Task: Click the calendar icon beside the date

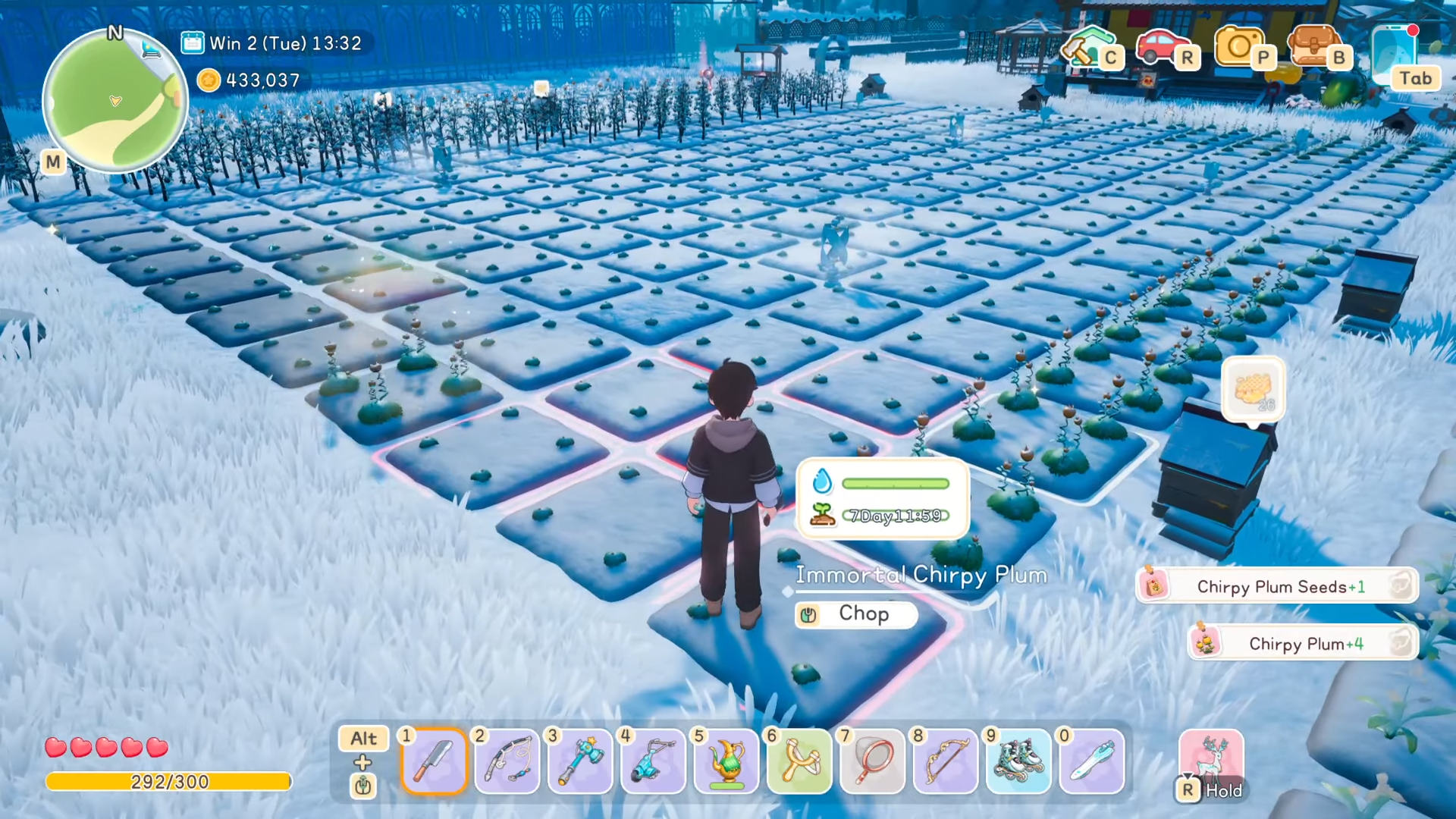Action: pyautogui.click(x=193, y=43)
